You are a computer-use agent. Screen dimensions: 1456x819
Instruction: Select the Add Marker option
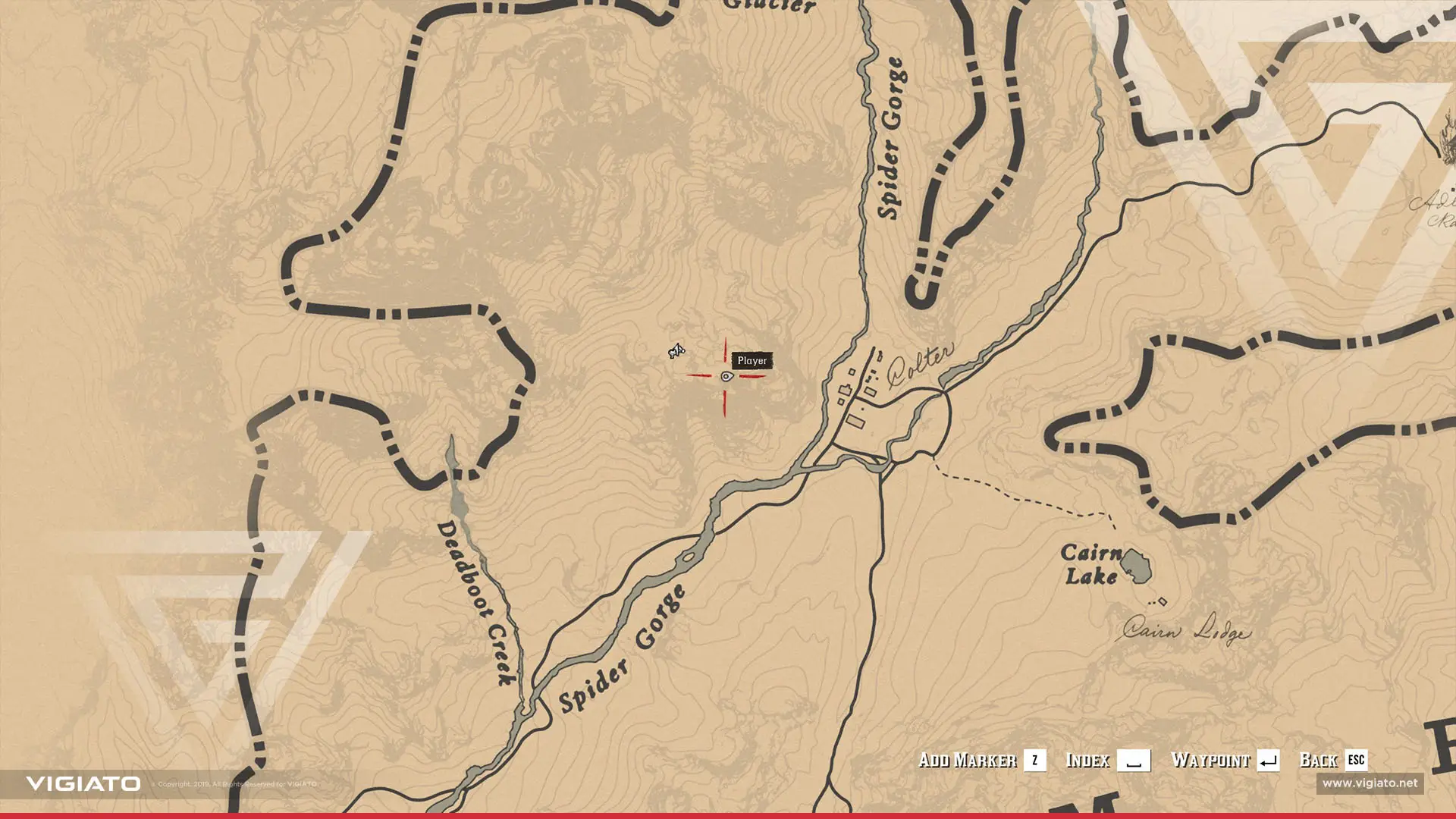pyautogui.click(x=981, y=760)
